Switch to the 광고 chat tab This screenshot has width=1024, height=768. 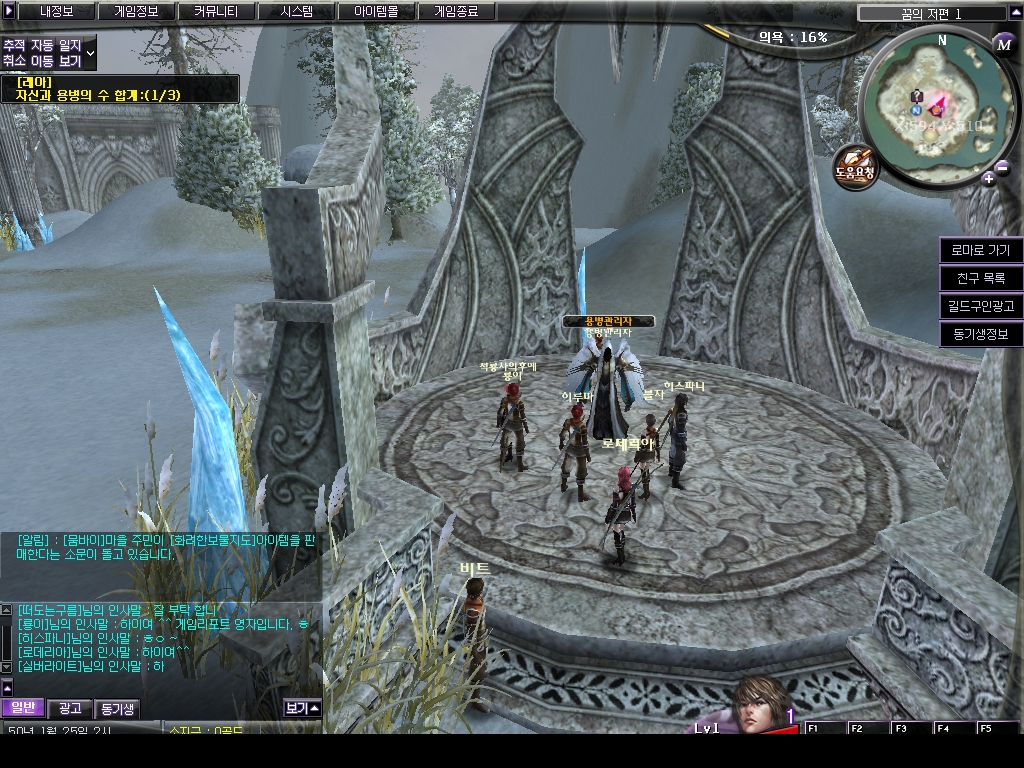(x=70, y=708)
